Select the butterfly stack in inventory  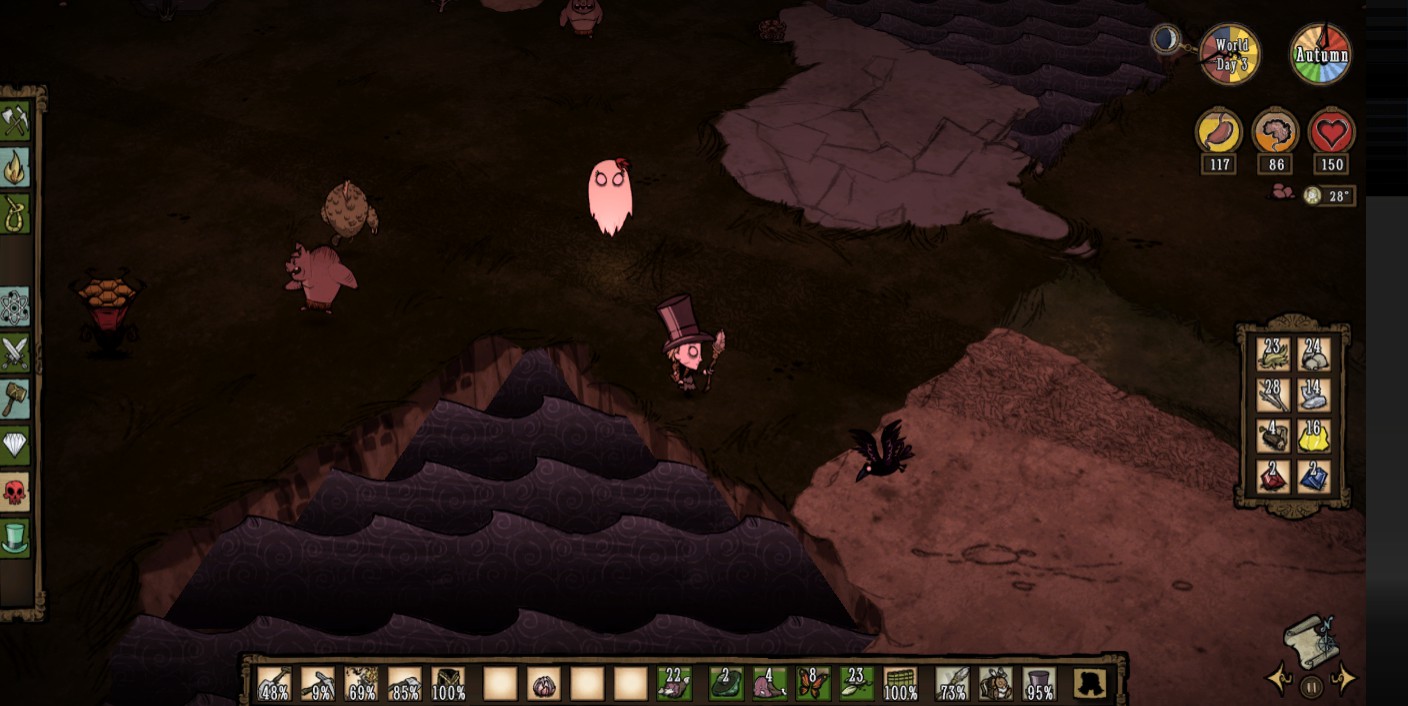[x=812, y=684]
